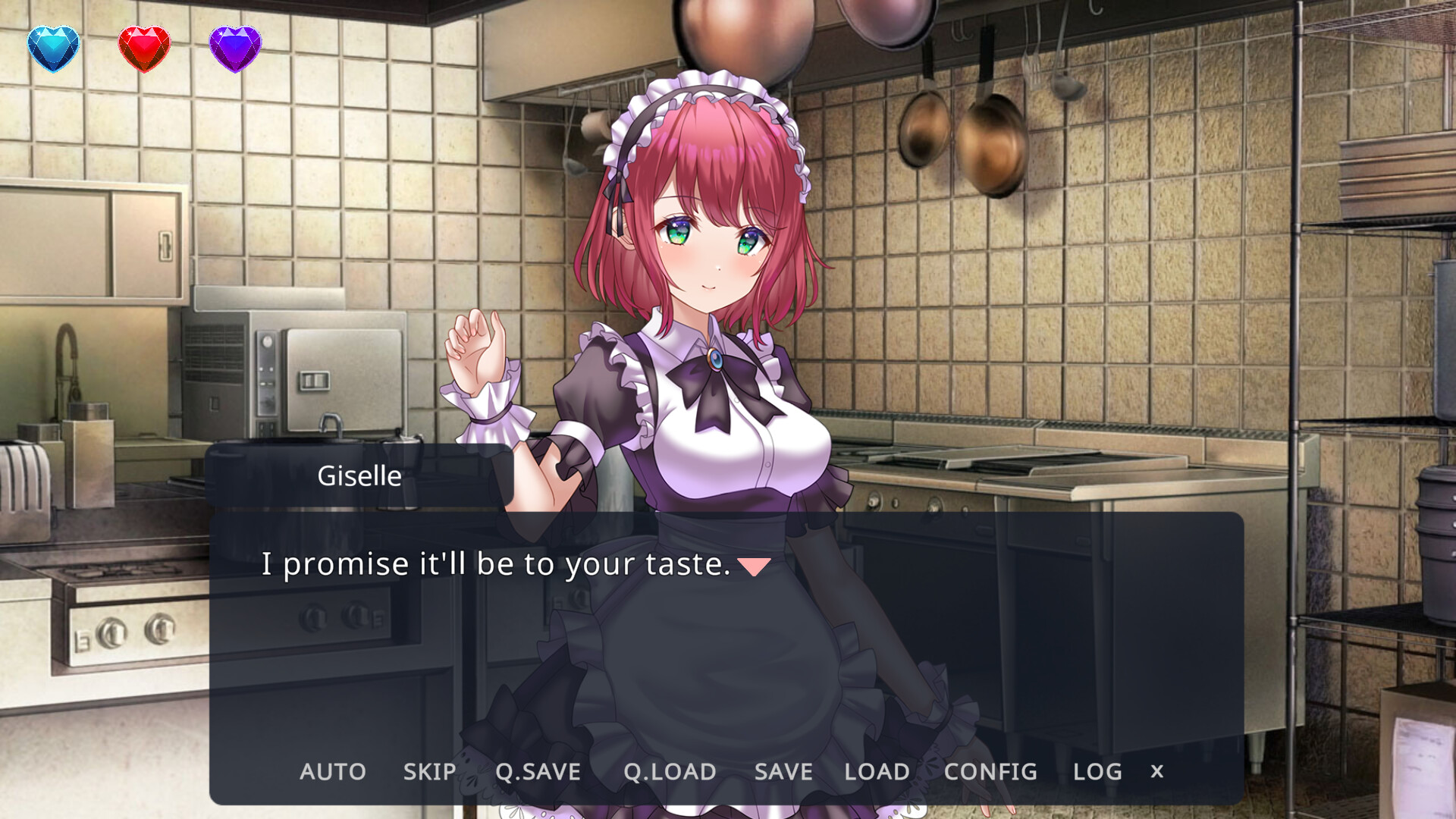Open the SAVE screen
Screen dimensions: 1456x819
[x=782, y=771]
